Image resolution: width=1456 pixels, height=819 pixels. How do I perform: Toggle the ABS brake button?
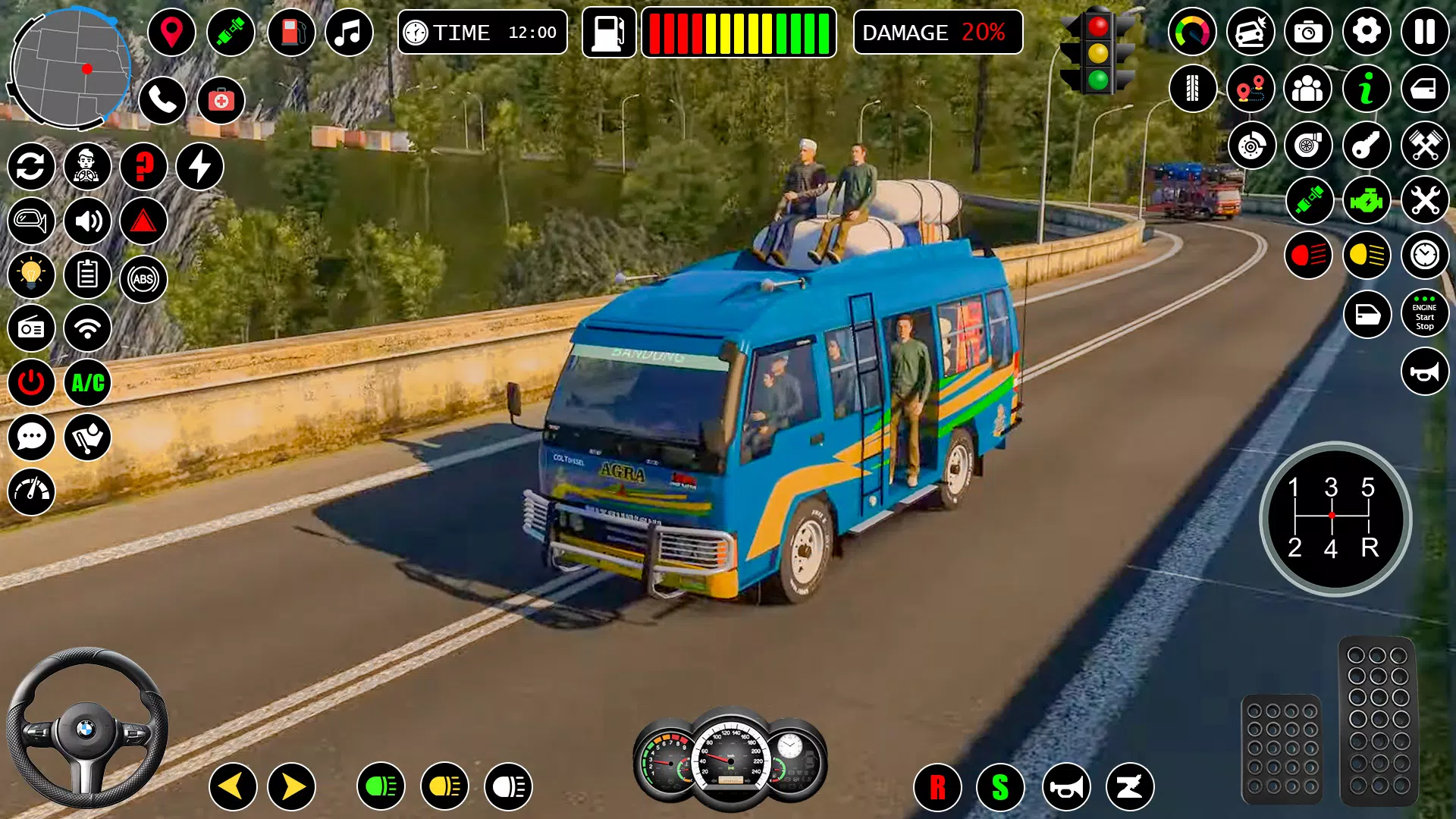coord(143,279)
